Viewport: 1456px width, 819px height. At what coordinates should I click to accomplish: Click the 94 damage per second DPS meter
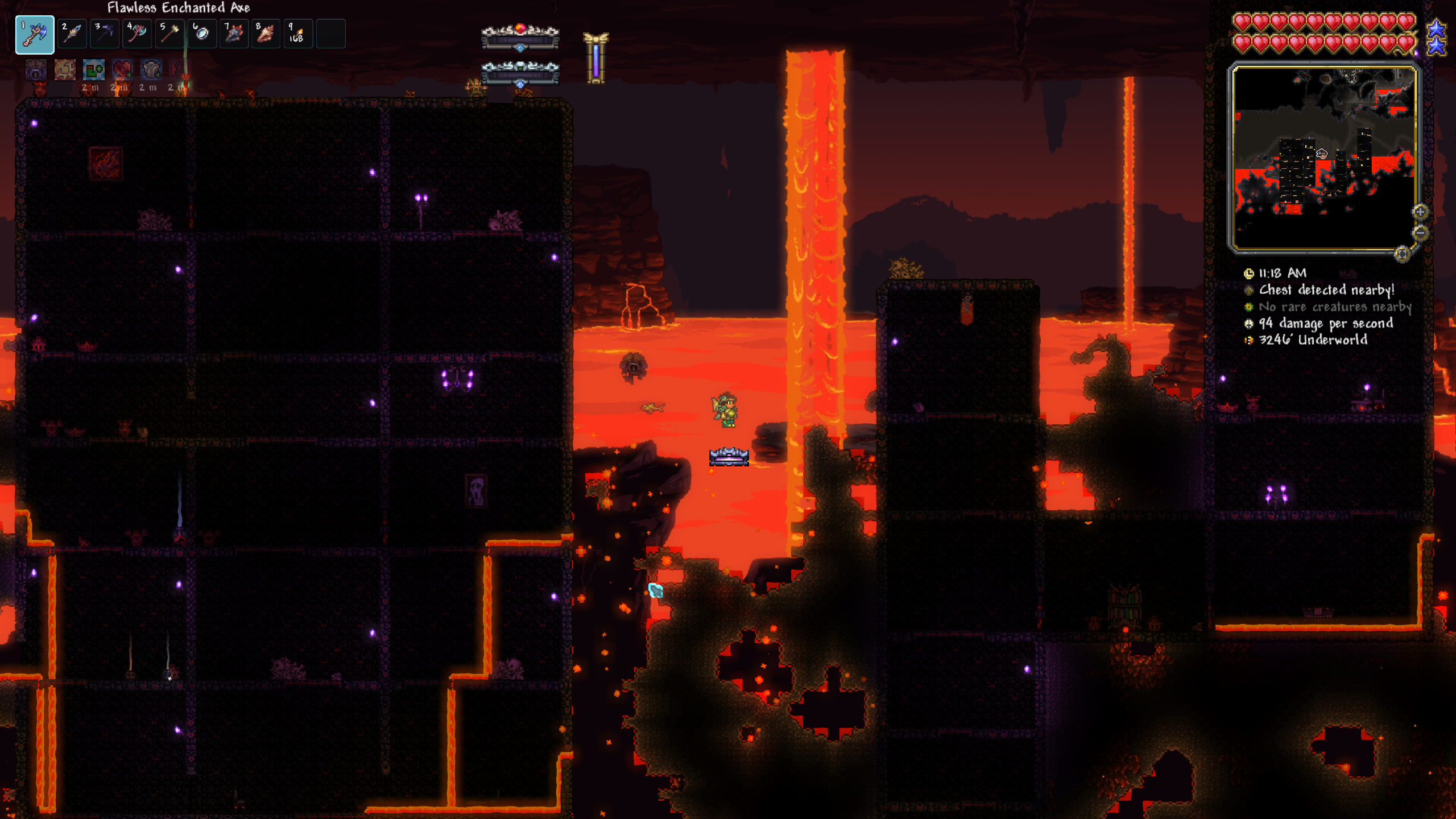click(x=1325, y=323)
